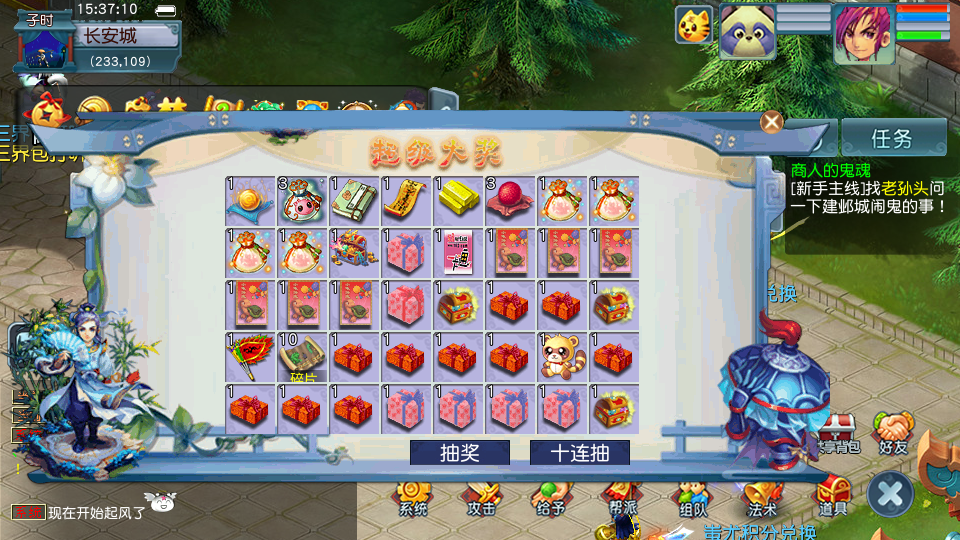Tap the 抽奖 single draw button

(459, 453)
